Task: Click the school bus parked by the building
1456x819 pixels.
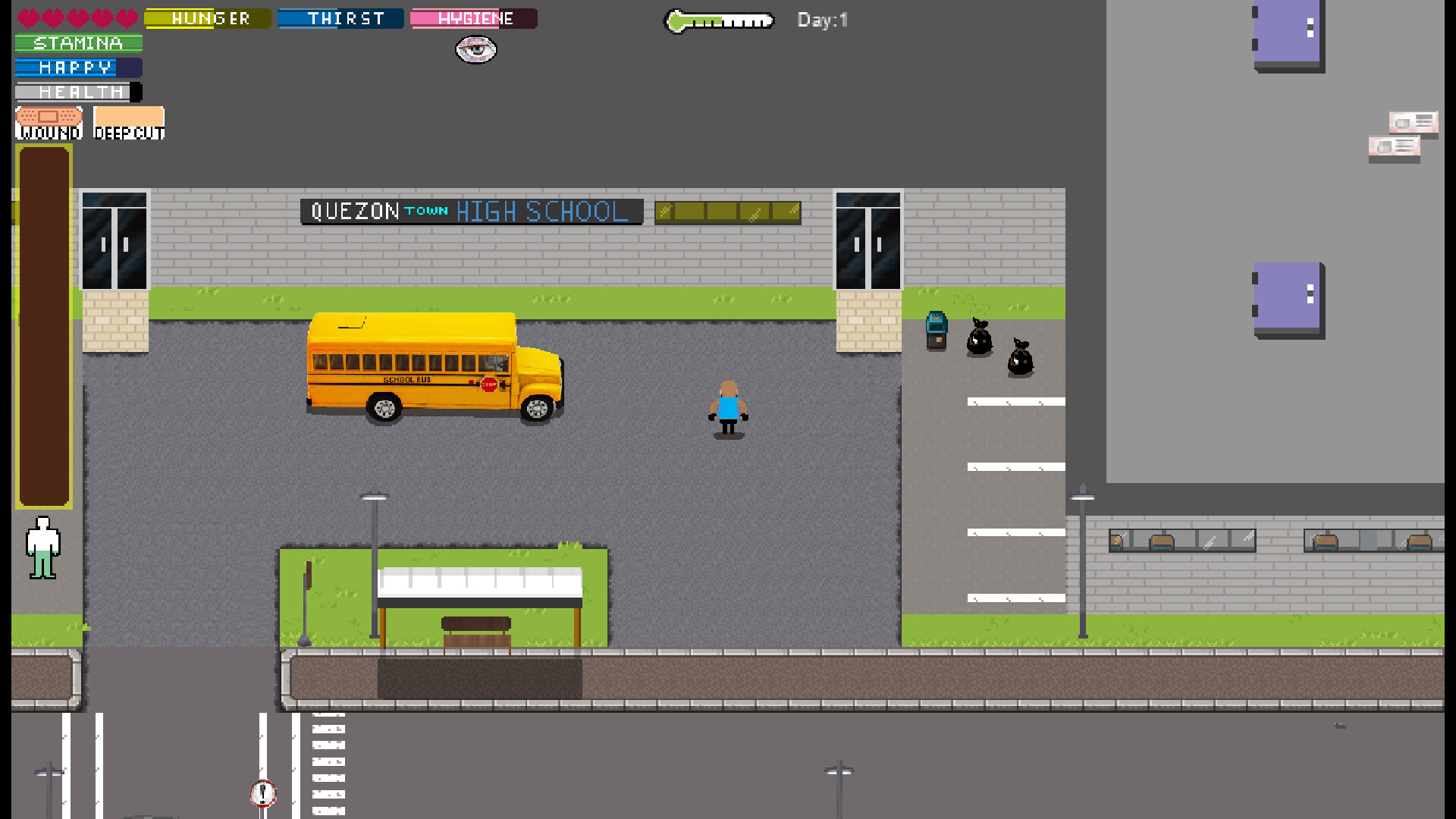Action: 432,360
